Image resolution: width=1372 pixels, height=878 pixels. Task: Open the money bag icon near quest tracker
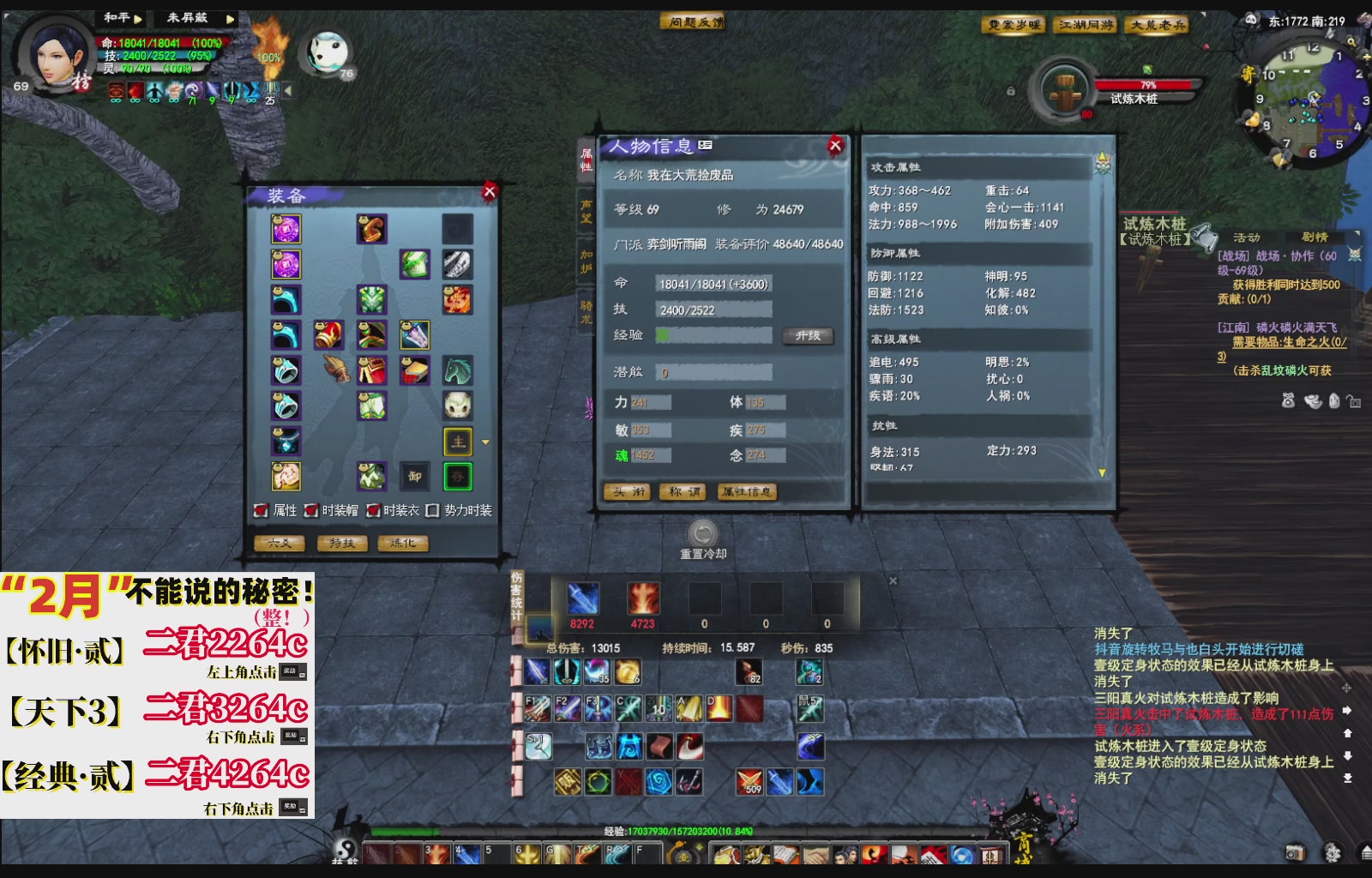1288,400
